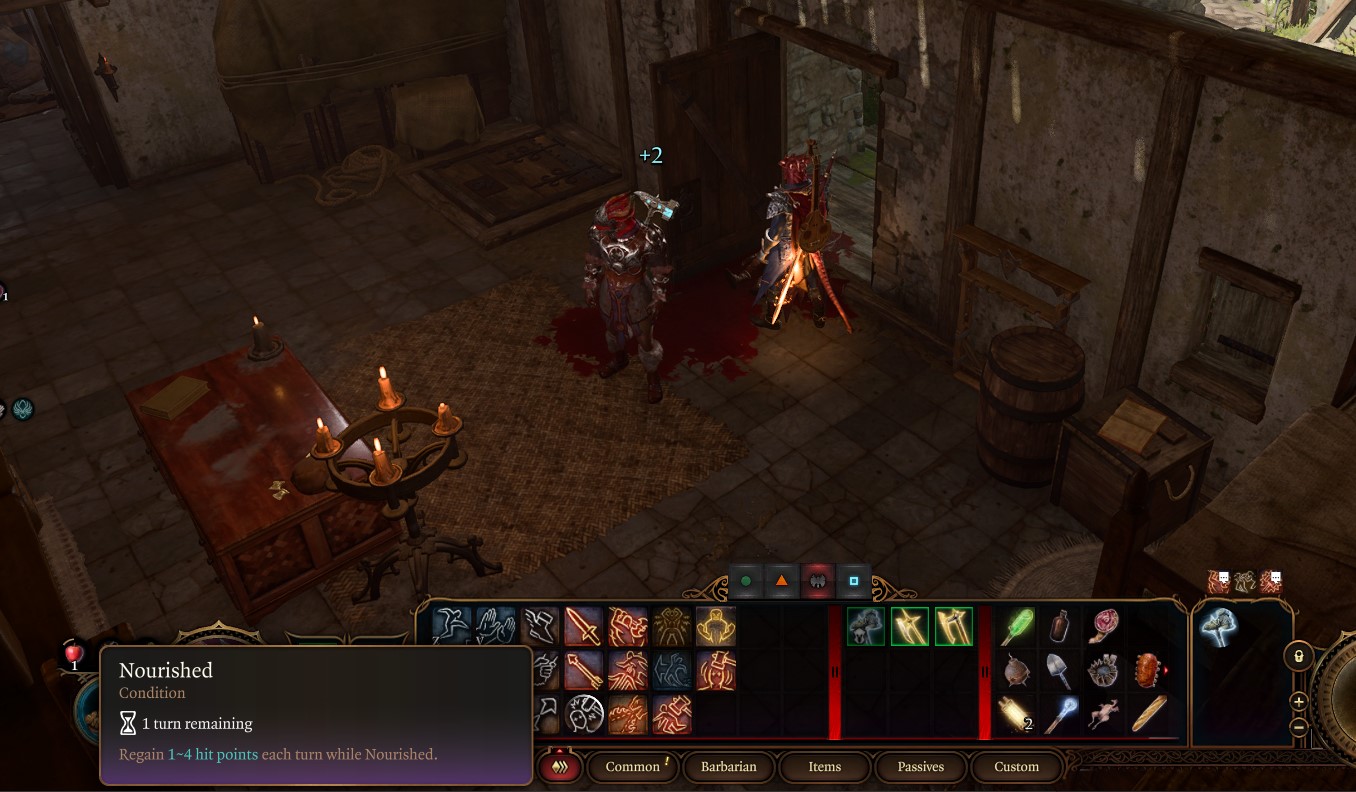The image size is (1356, 792).
Task: Activate the Jump ability icon
Action: point(452,626)
